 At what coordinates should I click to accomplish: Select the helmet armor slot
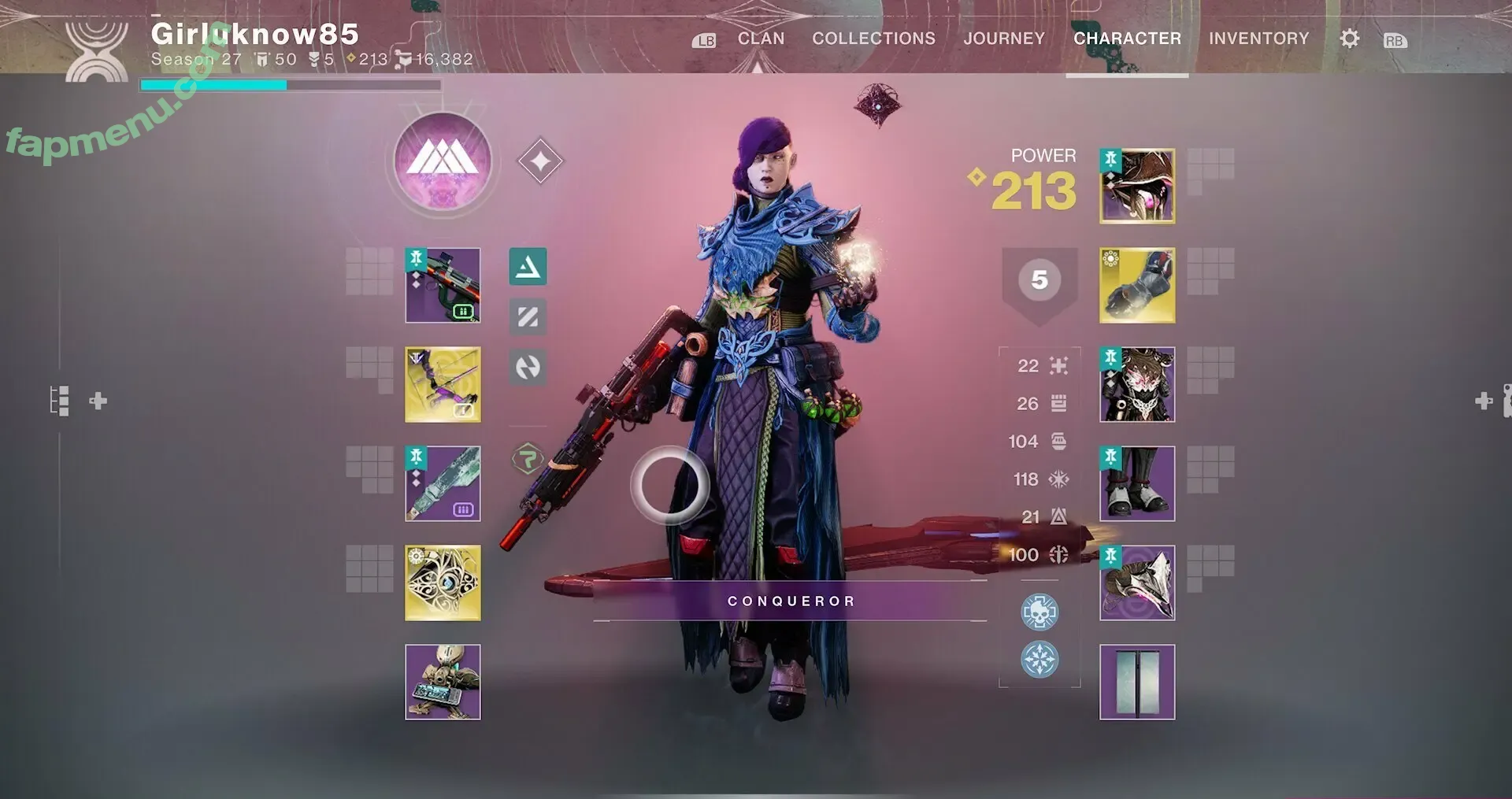coord(1137,187)
